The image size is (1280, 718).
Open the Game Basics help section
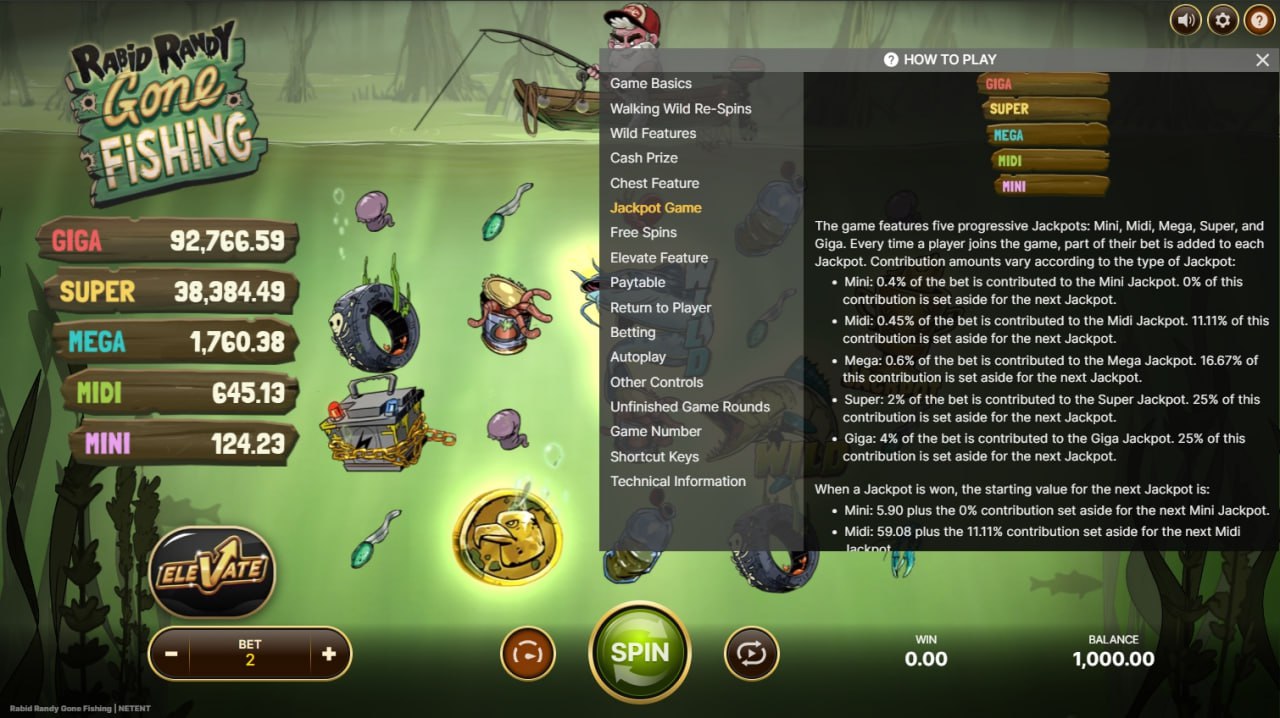pyautogui.click(x=651, y=84)
